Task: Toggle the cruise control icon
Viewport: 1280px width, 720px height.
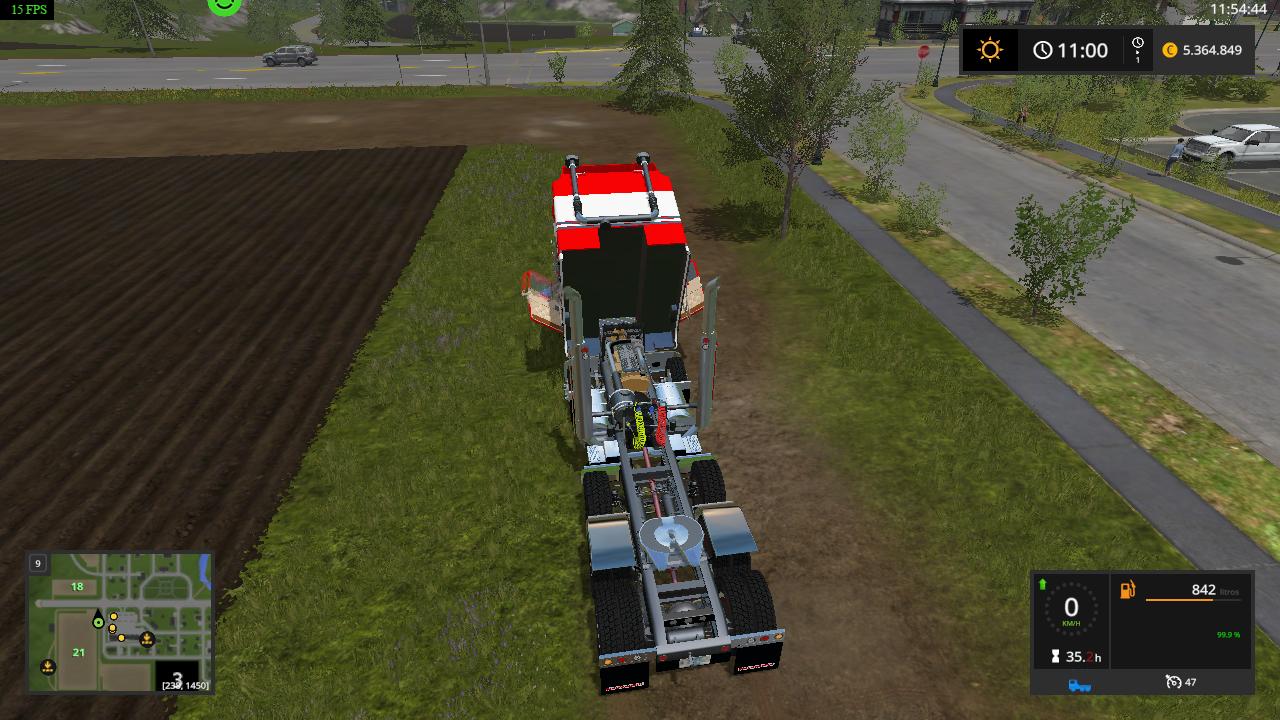Action: coord(1173,683)
